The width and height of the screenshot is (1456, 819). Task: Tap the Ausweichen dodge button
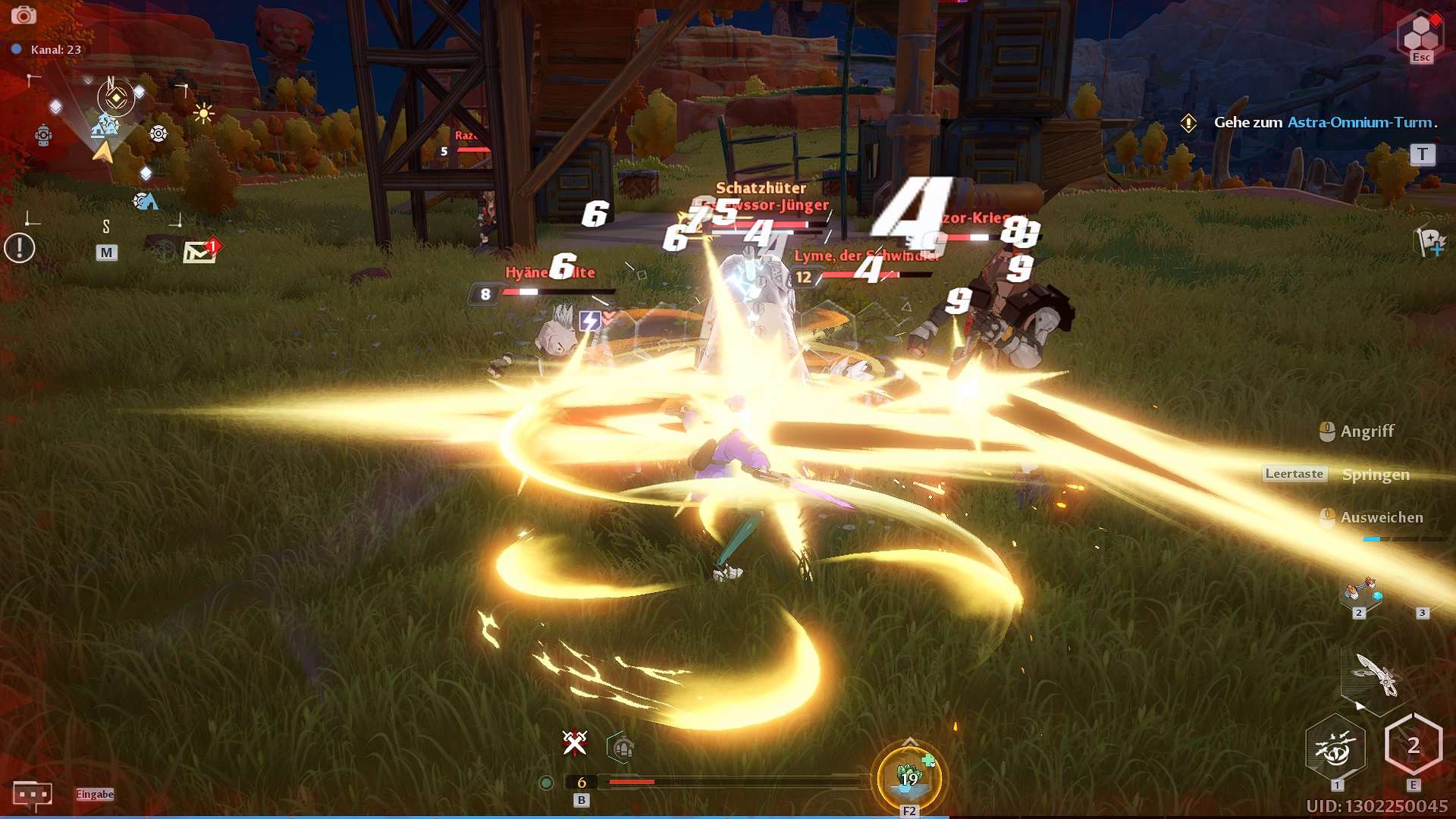click(1372, 518)
